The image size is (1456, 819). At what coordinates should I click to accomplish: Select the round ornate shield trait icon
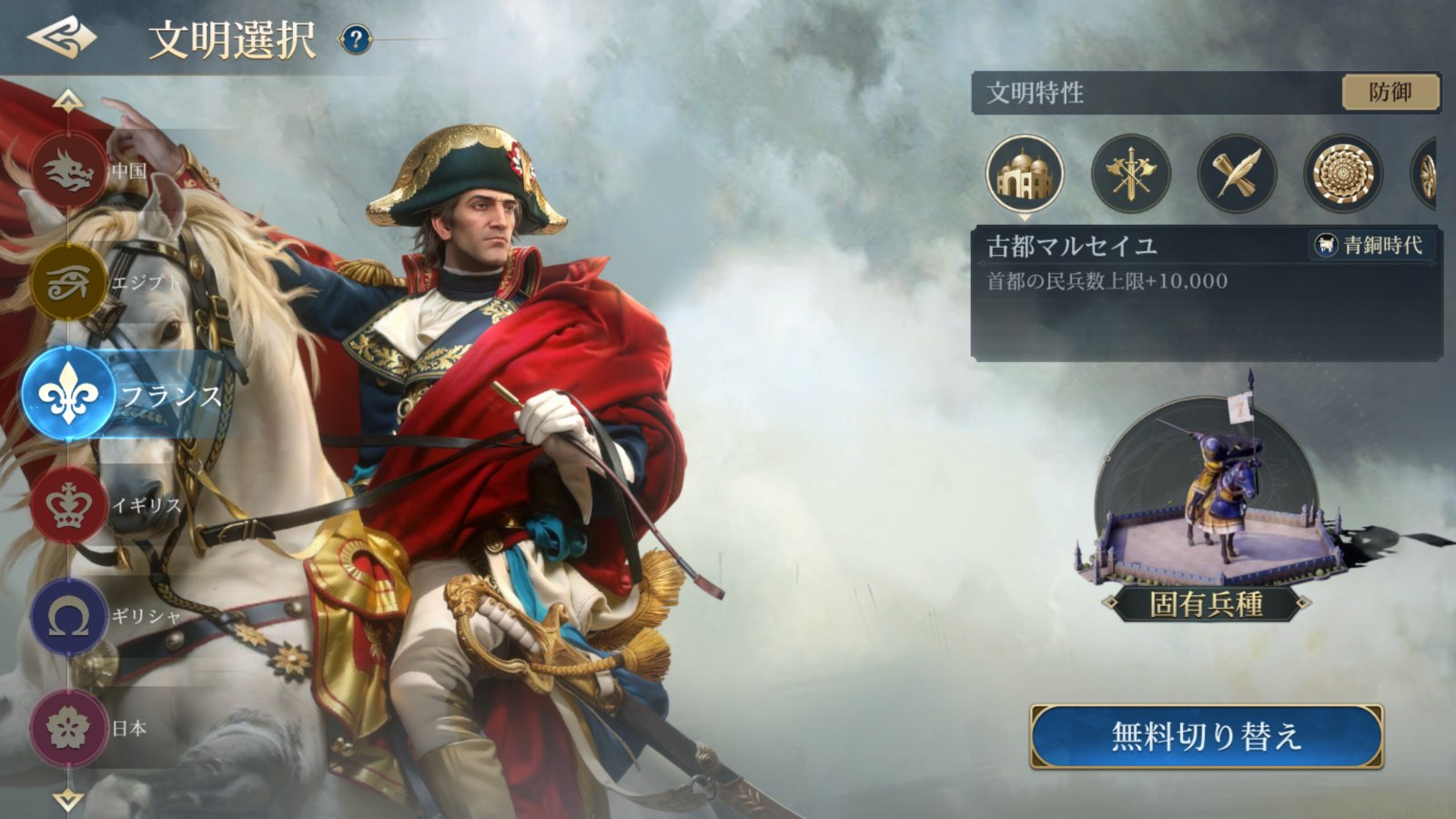1342,174
